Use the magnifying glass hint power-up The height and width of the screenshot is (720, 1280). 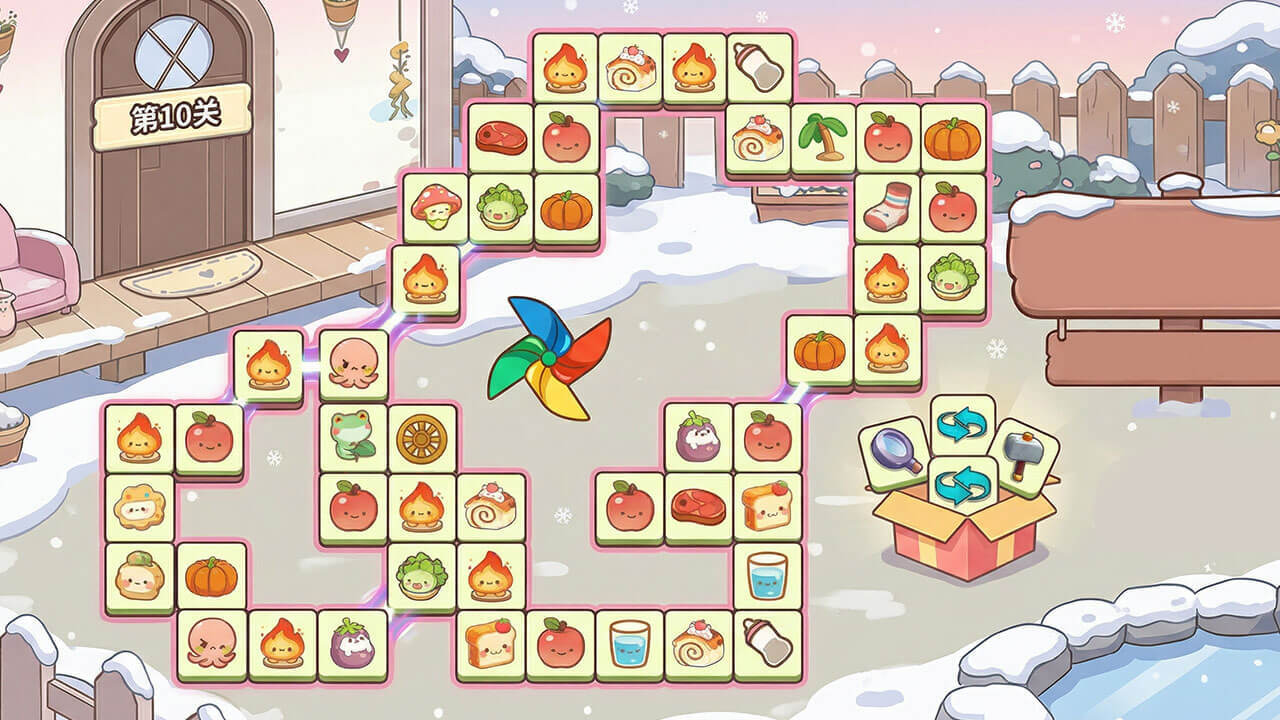895,453
